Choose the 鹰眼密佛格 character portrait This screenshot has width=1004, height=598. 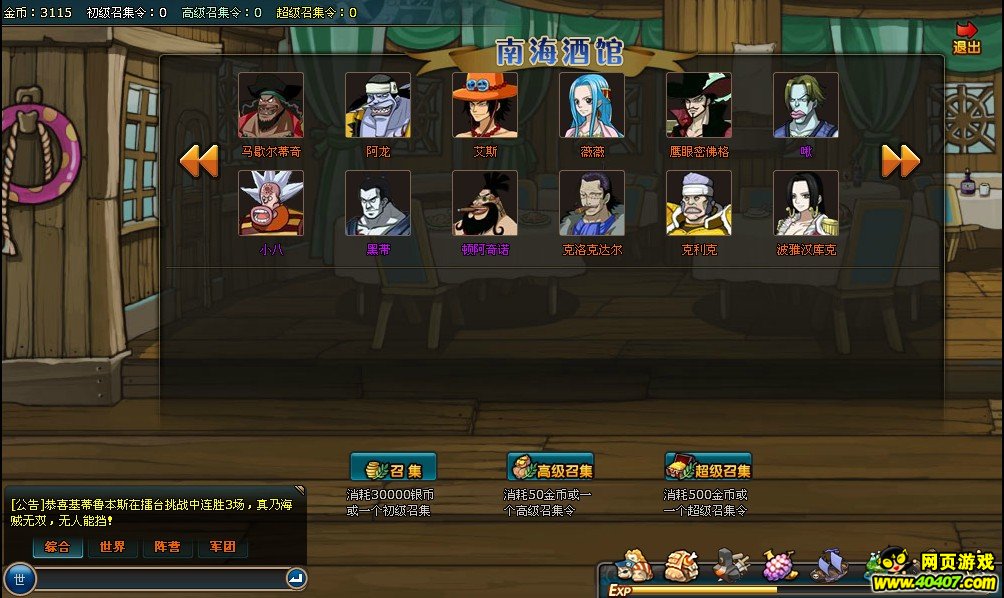coord(699,105)
